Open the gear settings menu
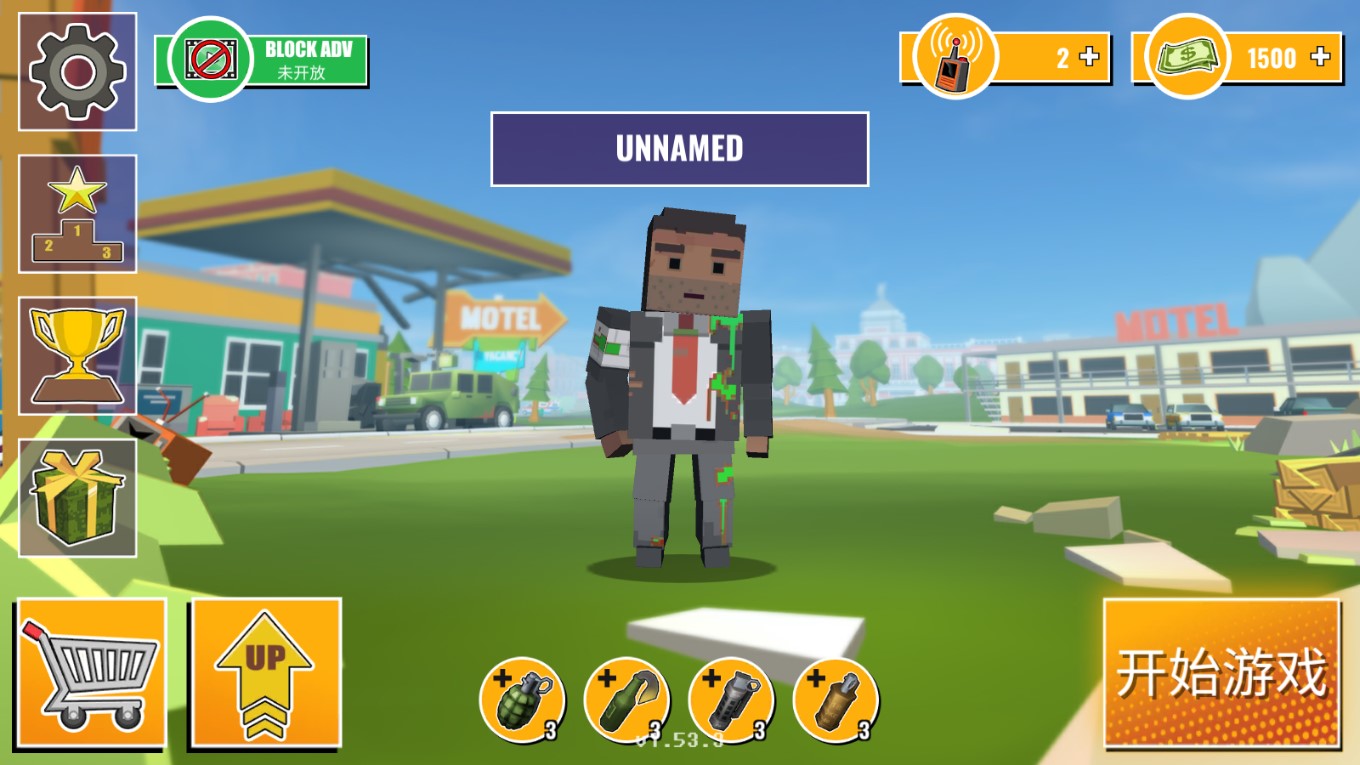Image resolution: width=1360 pixels, height=765 pixels. click(78, 72)
